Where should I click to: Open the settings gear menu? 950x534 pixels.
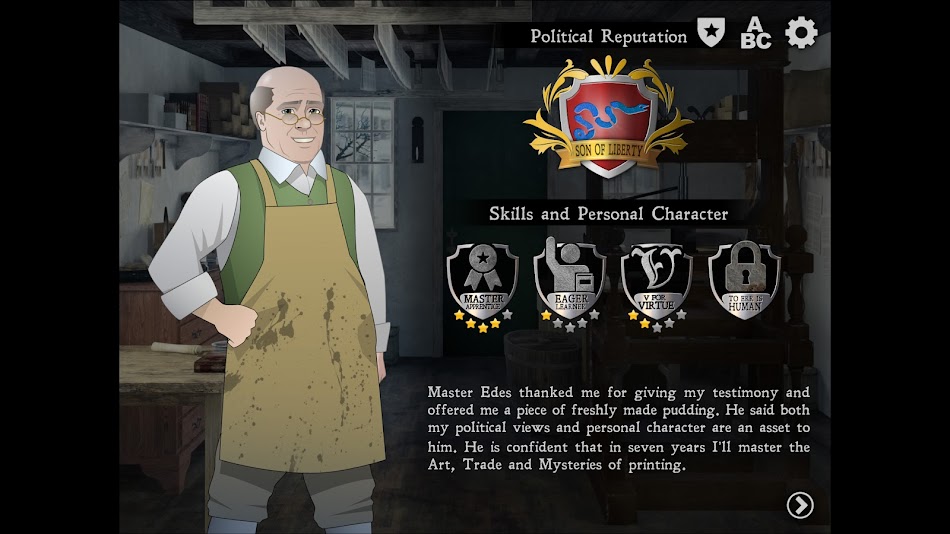[x=801, y=33]
